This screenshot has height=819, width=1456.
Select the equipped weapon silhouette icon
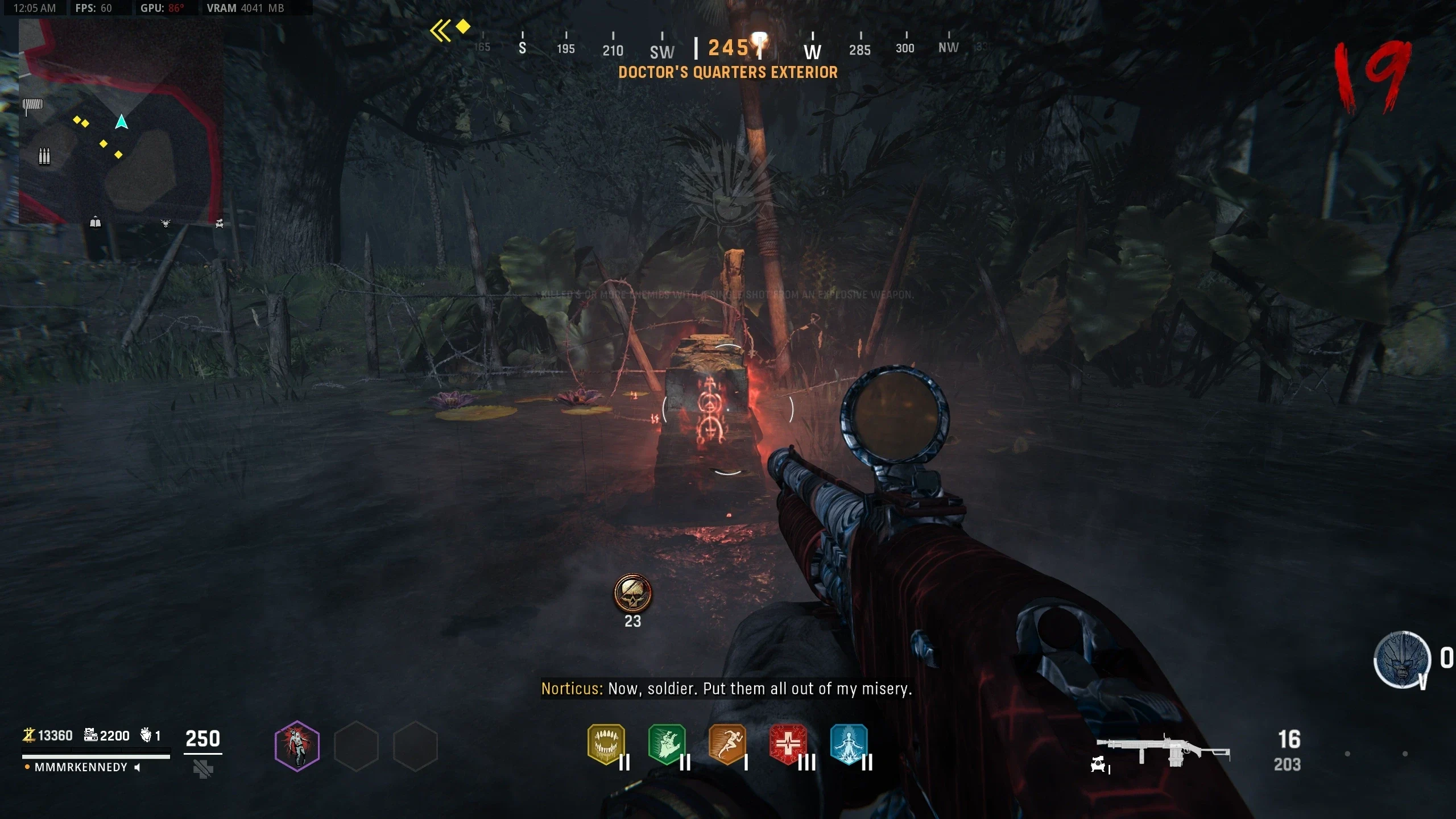pos(1163,750)
